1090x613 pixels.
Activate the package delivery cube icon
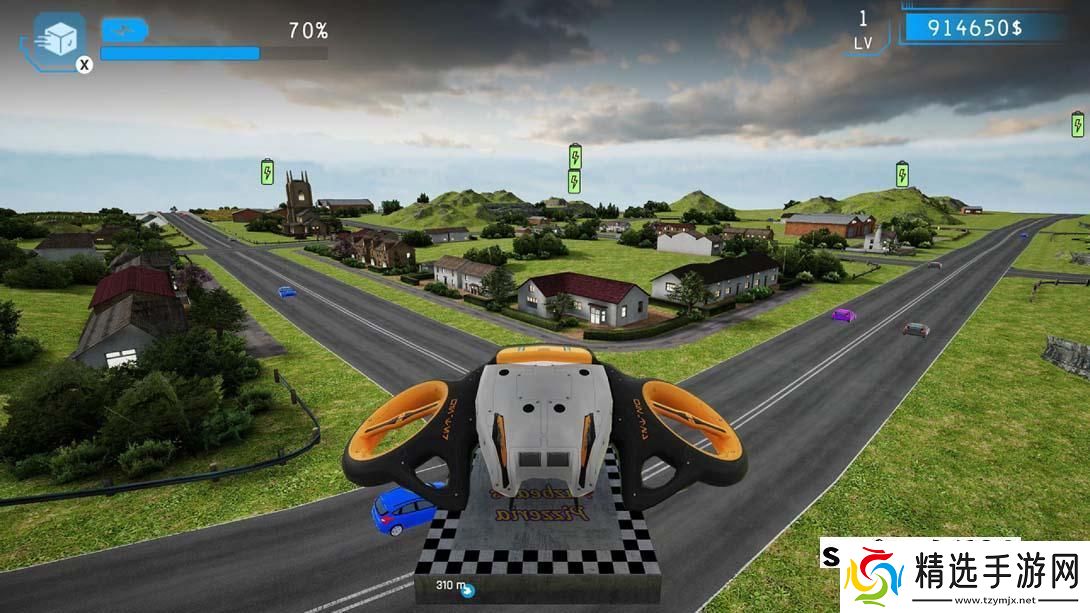point(58,40)
